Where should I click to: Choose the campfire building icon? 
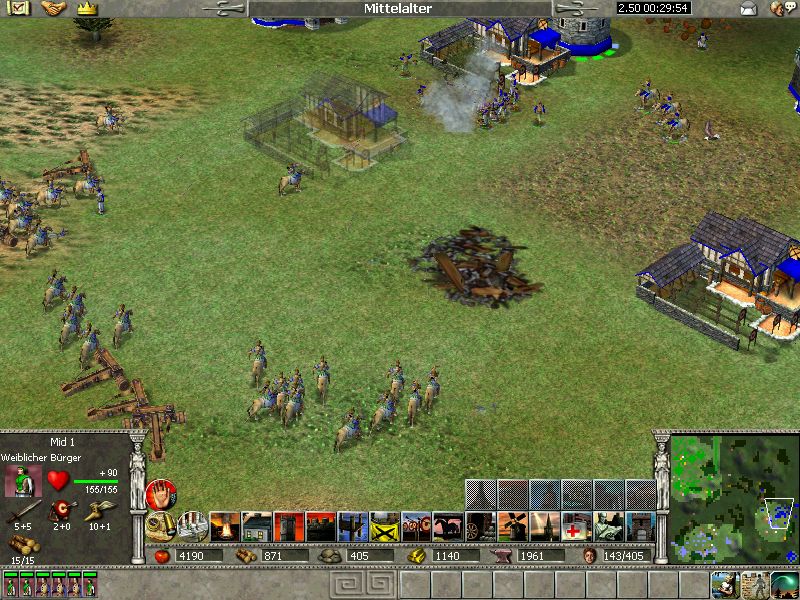click(x=224, y=525)
